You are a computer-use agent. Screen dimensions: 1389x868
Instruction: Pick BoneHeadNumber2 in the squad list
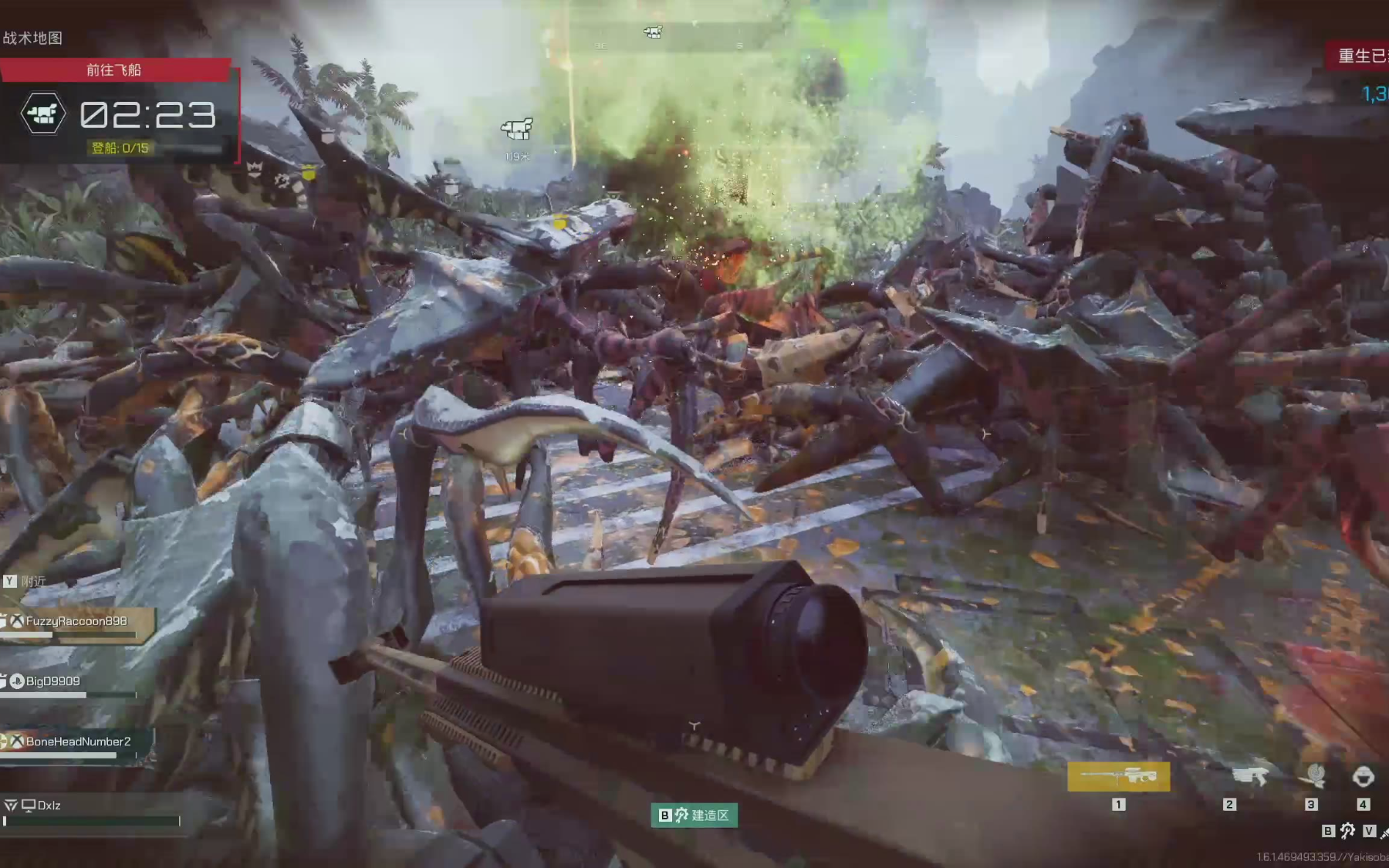tap(77, 741)
